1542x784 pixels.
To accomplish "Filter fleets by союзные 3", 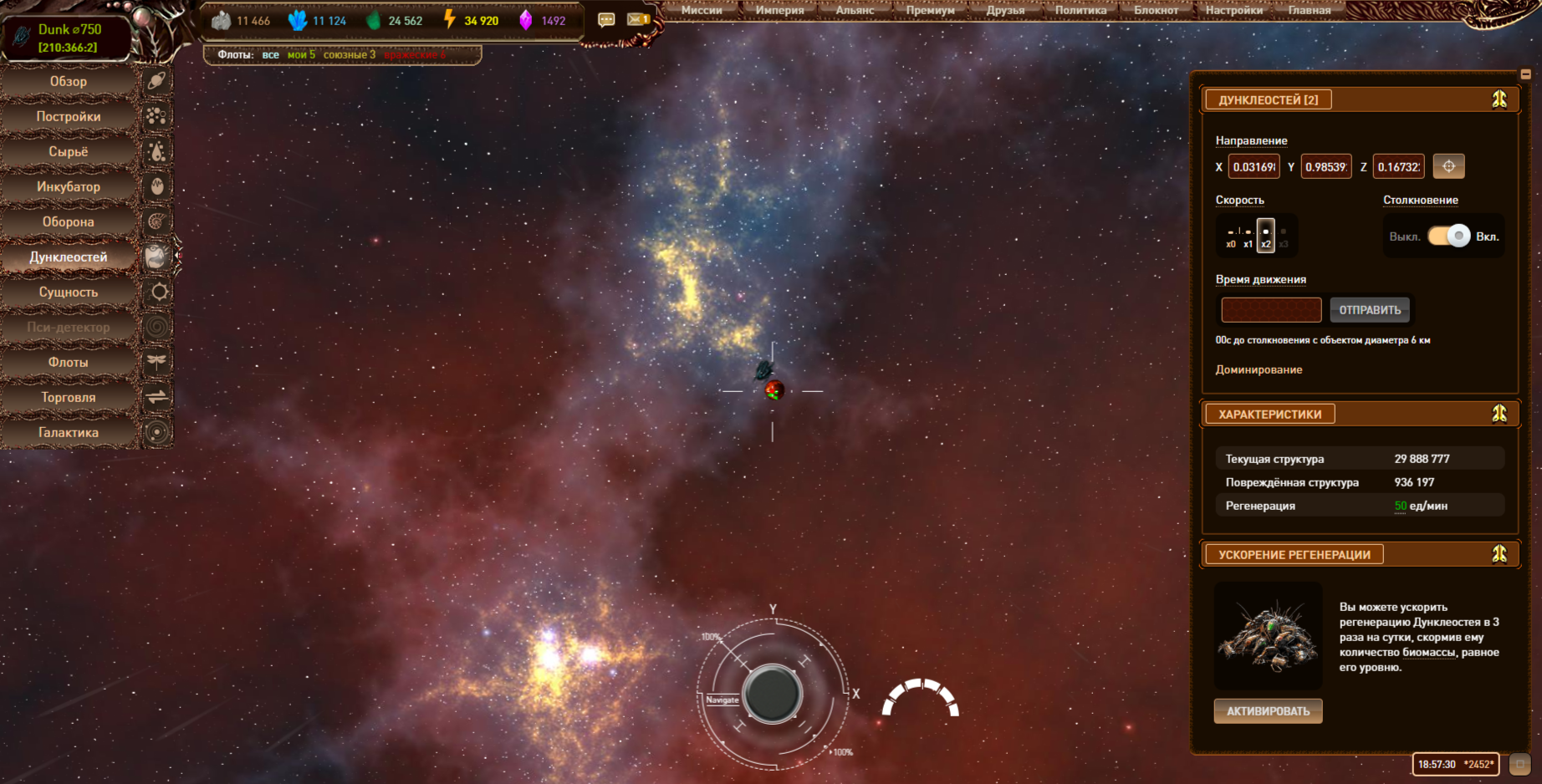I will [349, 54].
